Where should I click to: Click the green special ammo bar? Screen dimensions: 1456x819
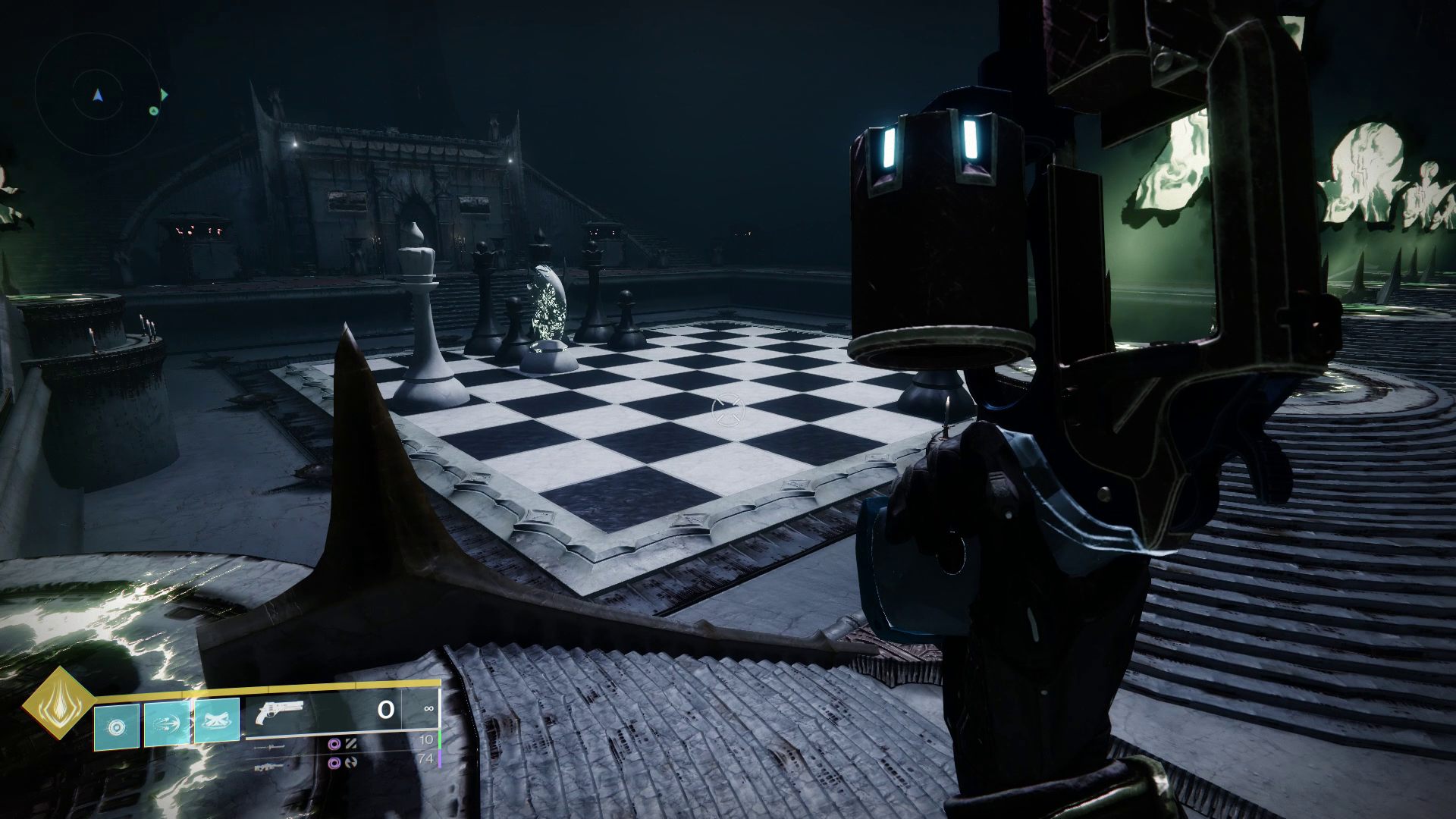441,738
